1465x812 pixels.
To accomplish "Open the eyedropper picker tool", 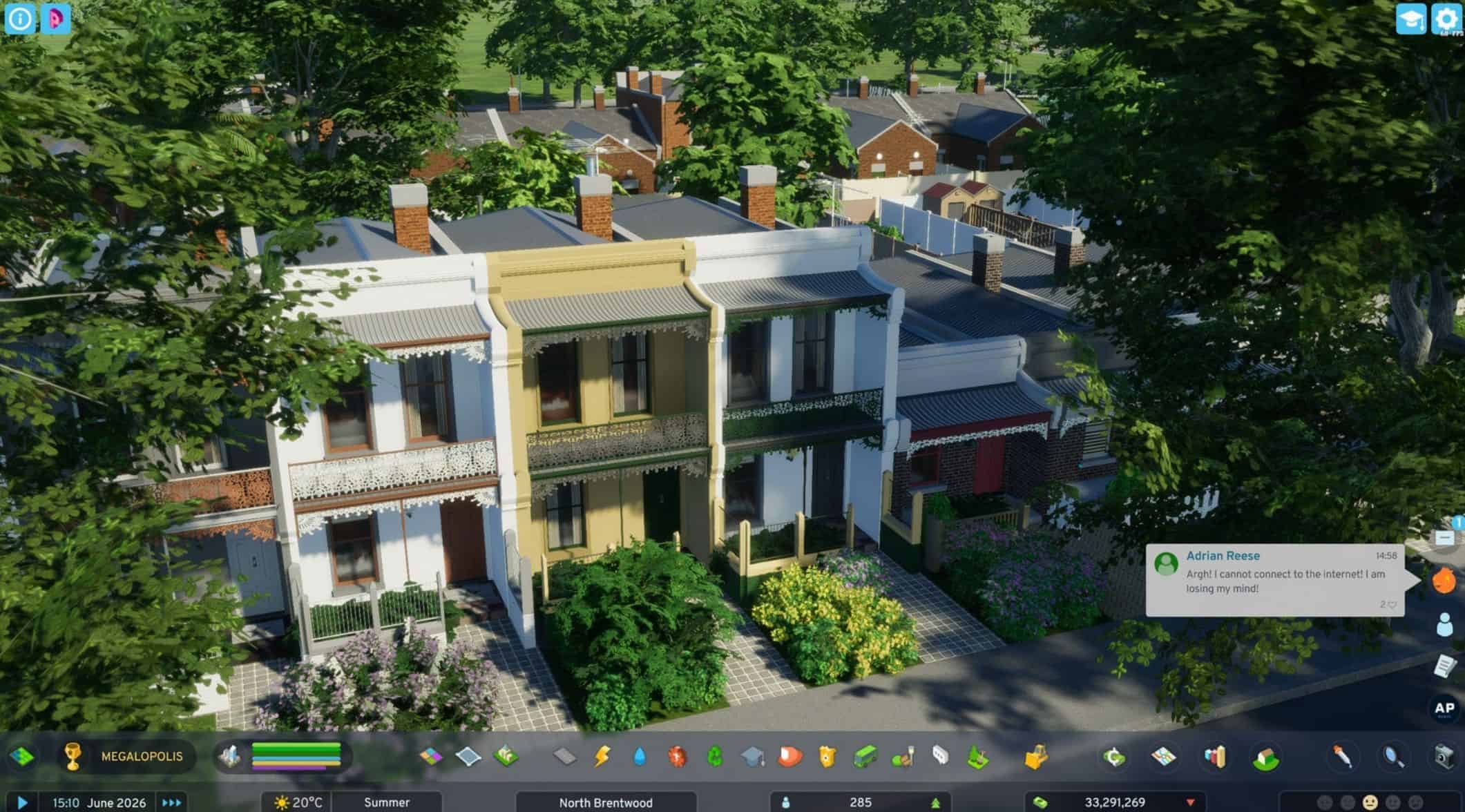I will pos(1343,757).
